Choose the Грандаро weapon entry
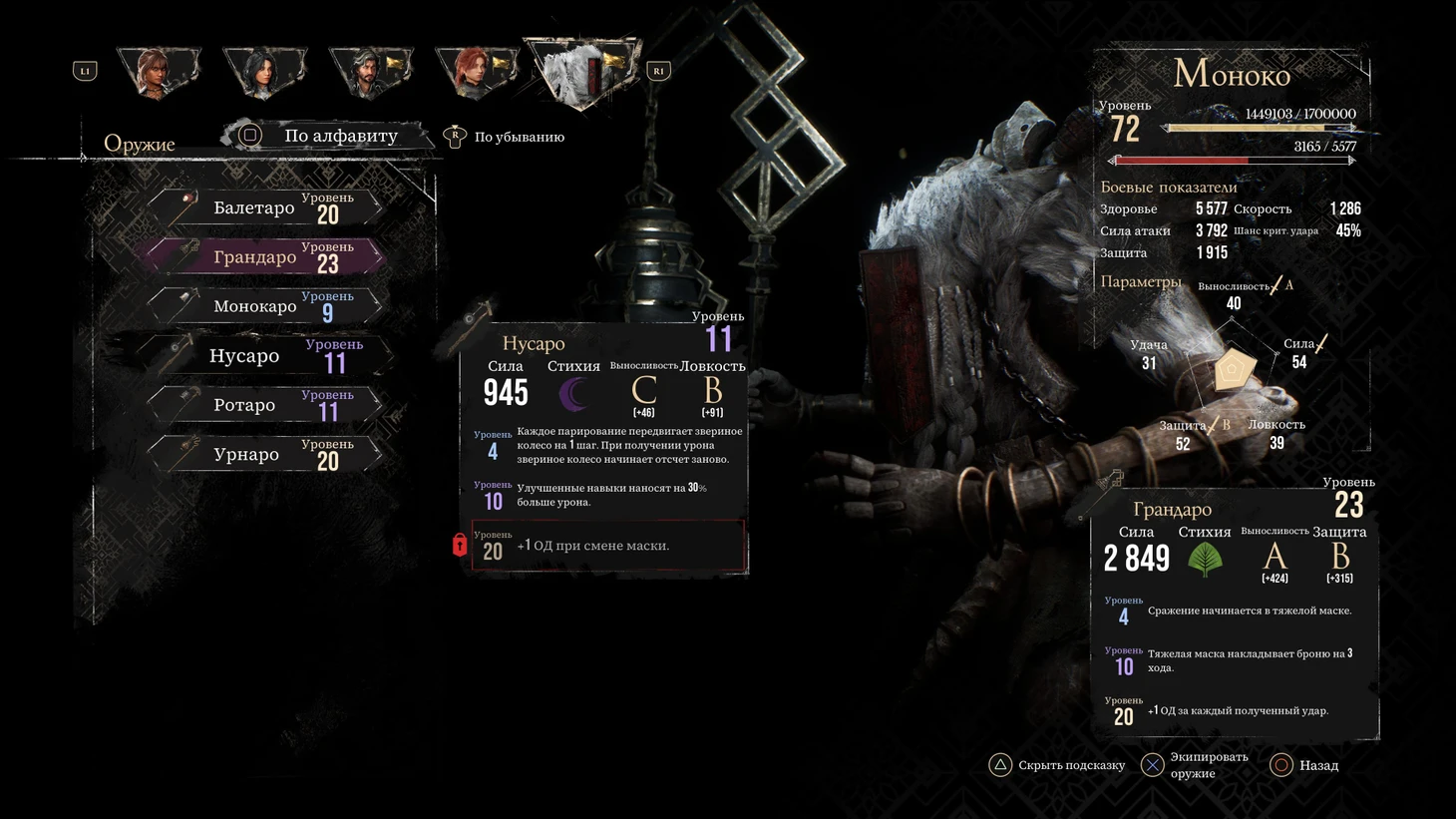The width and height of the screenshot is (1456, 819). 264,257
